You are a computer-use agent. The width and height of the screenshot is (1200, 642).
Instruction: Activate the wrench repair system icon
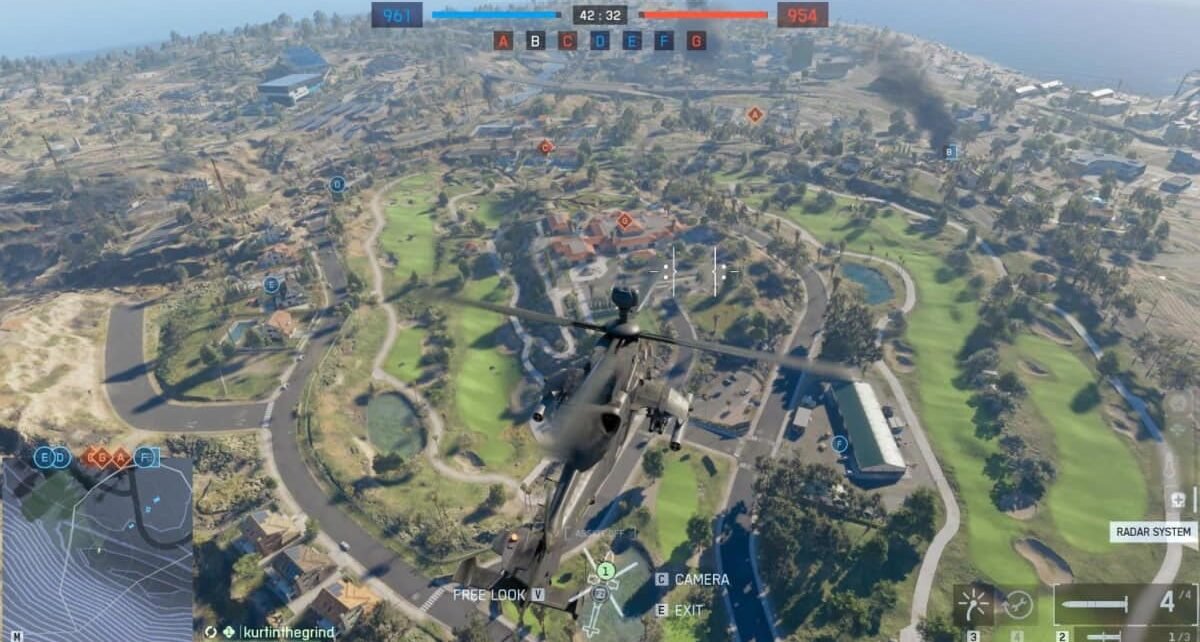coord(1018,604)
